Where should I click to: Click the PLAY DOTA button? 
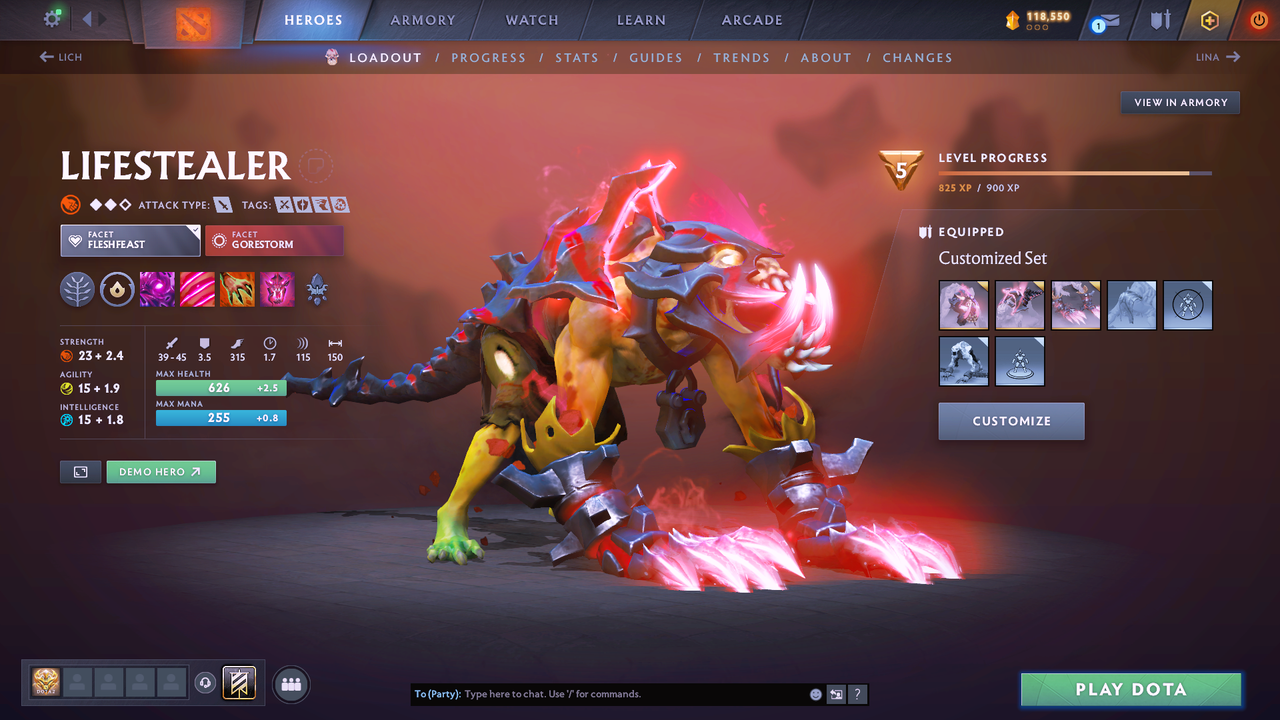[1130, 689]
